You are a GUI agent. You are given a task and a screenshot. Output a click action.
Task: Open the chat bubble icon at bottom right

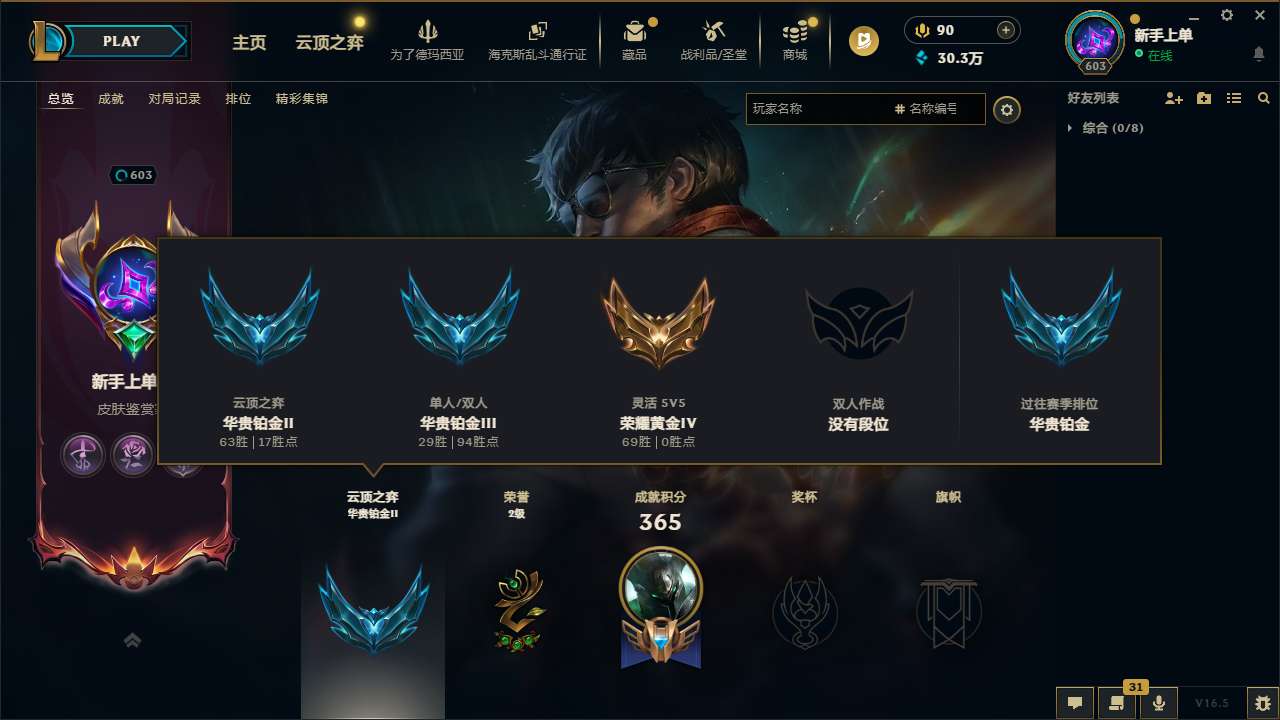1075,703
